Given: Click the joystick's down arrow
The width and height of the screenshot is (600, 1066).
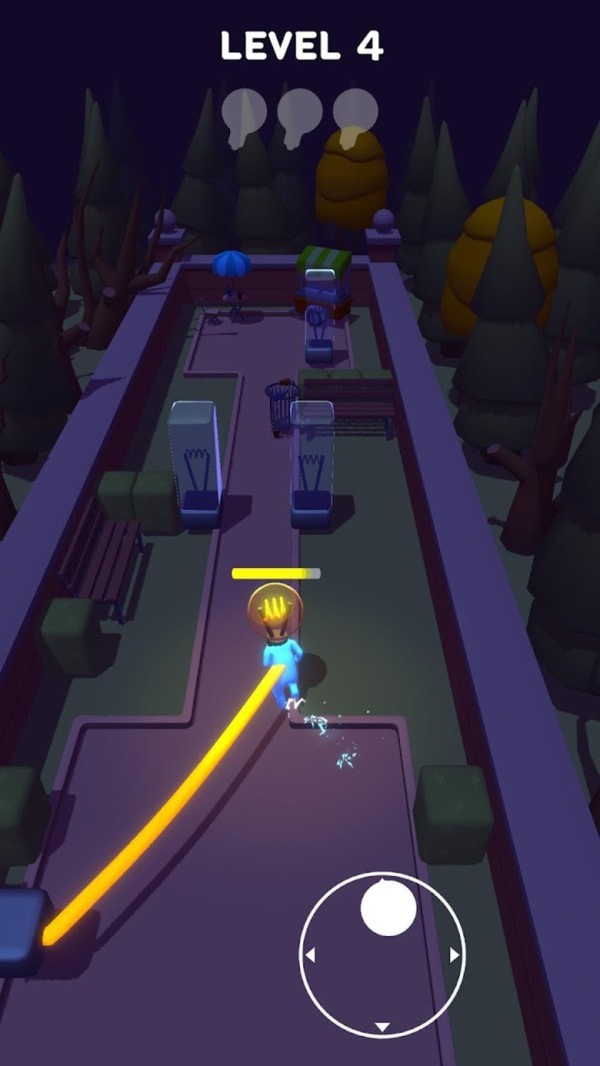Looking at the screenshot, I should click(382, 1027).
